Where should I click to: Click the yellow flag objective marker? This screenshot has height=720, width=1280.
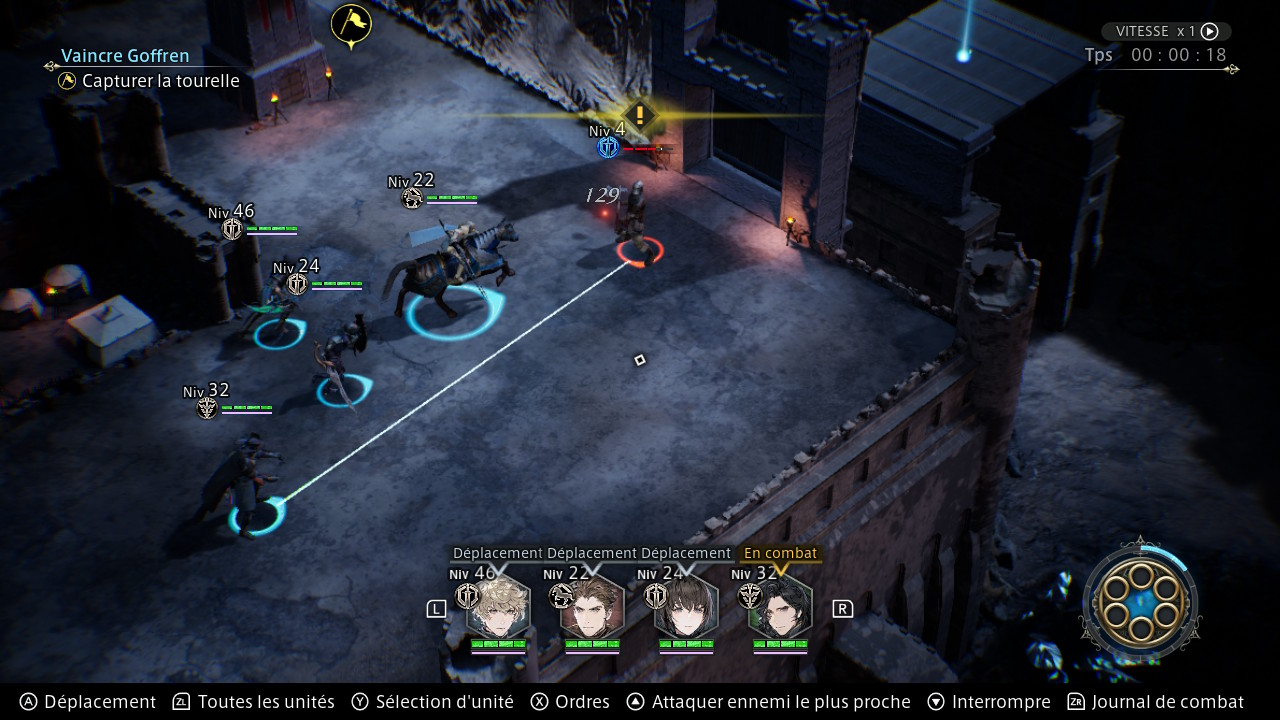pos(351,24)
